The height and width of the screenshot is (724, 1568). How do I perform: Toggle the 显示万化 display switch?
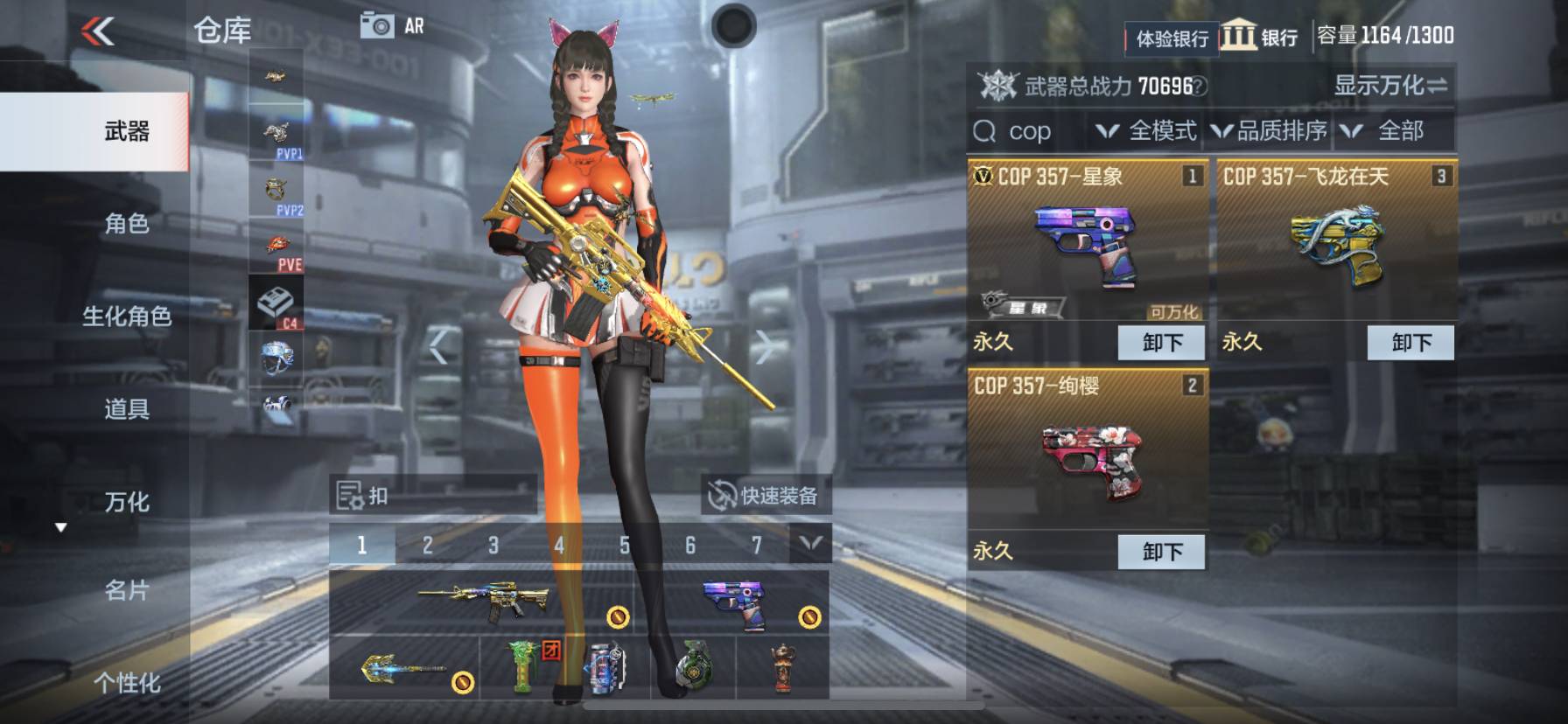tap(1389, 86)
